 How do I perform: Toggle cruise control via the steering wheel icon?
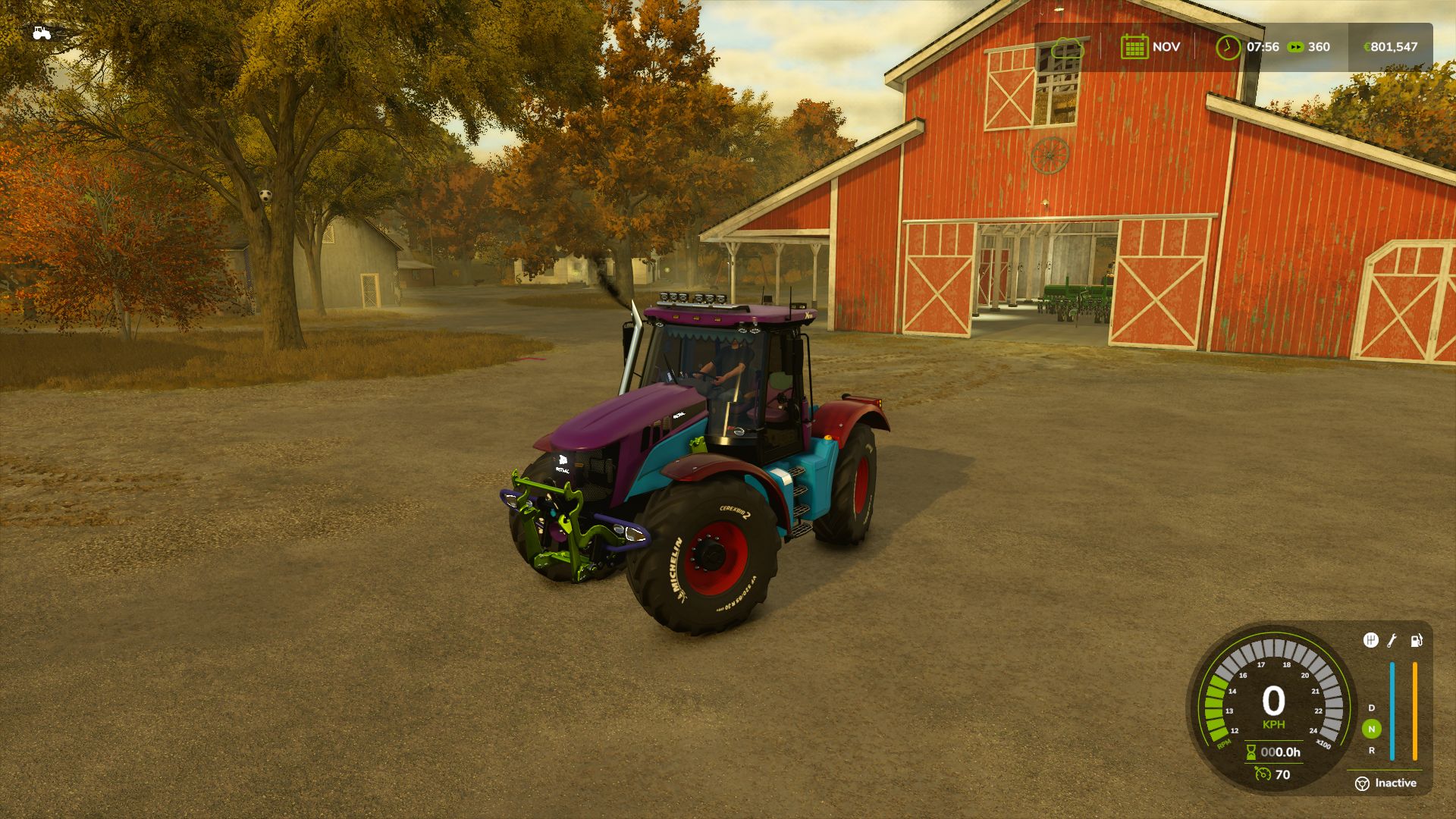tap(1363, 783)
